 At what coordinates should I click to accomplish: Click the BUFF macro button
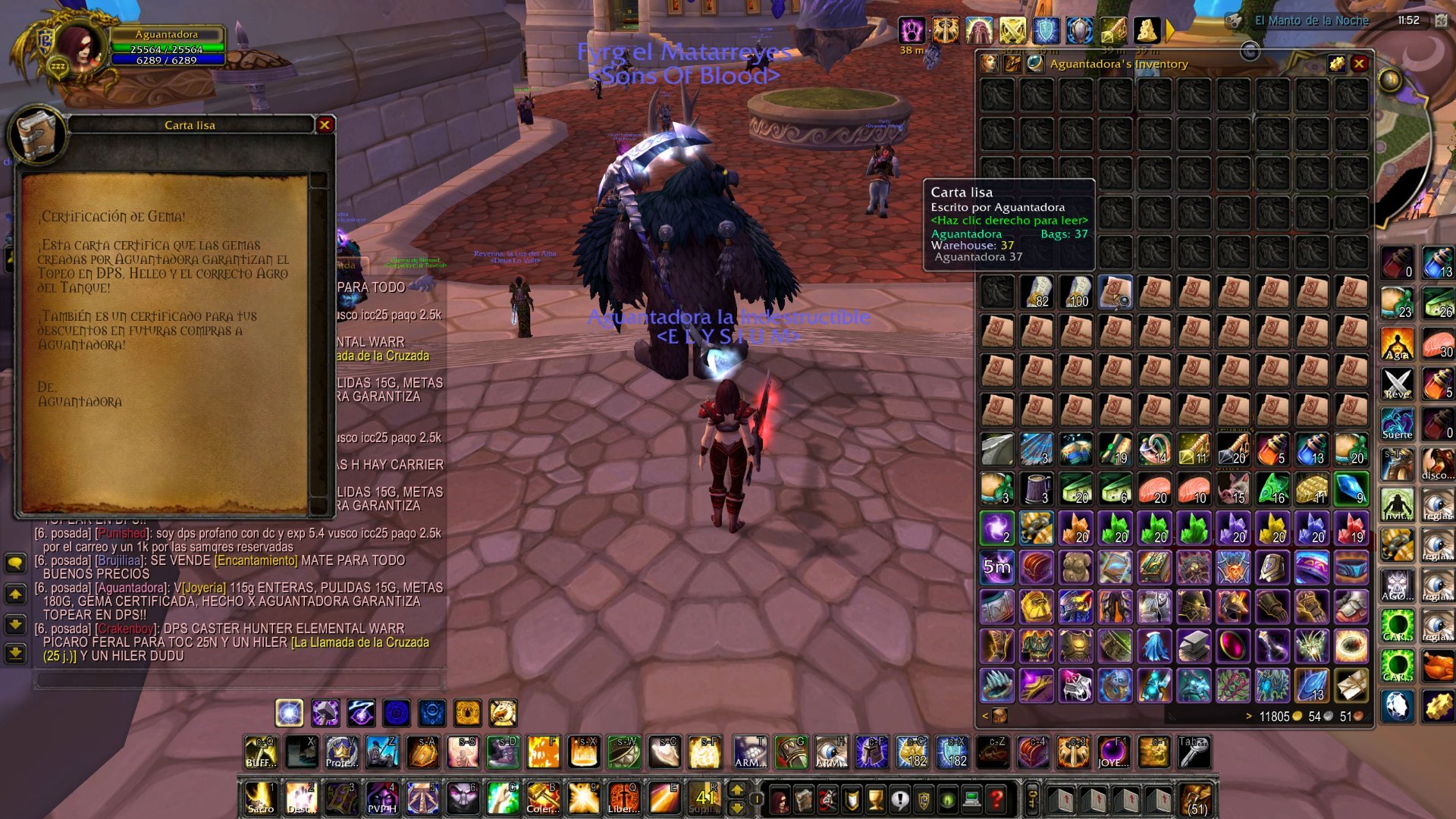click(x=261, y=752)
